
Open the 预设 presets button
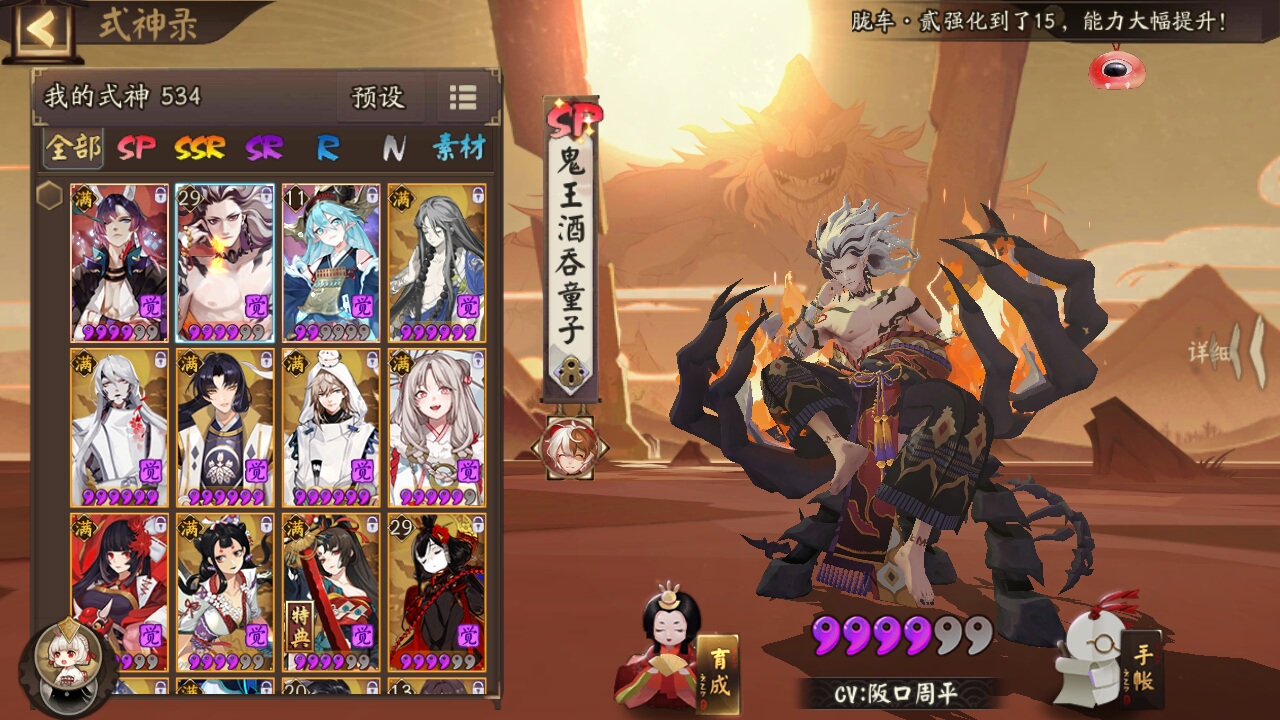coord(378,97)
